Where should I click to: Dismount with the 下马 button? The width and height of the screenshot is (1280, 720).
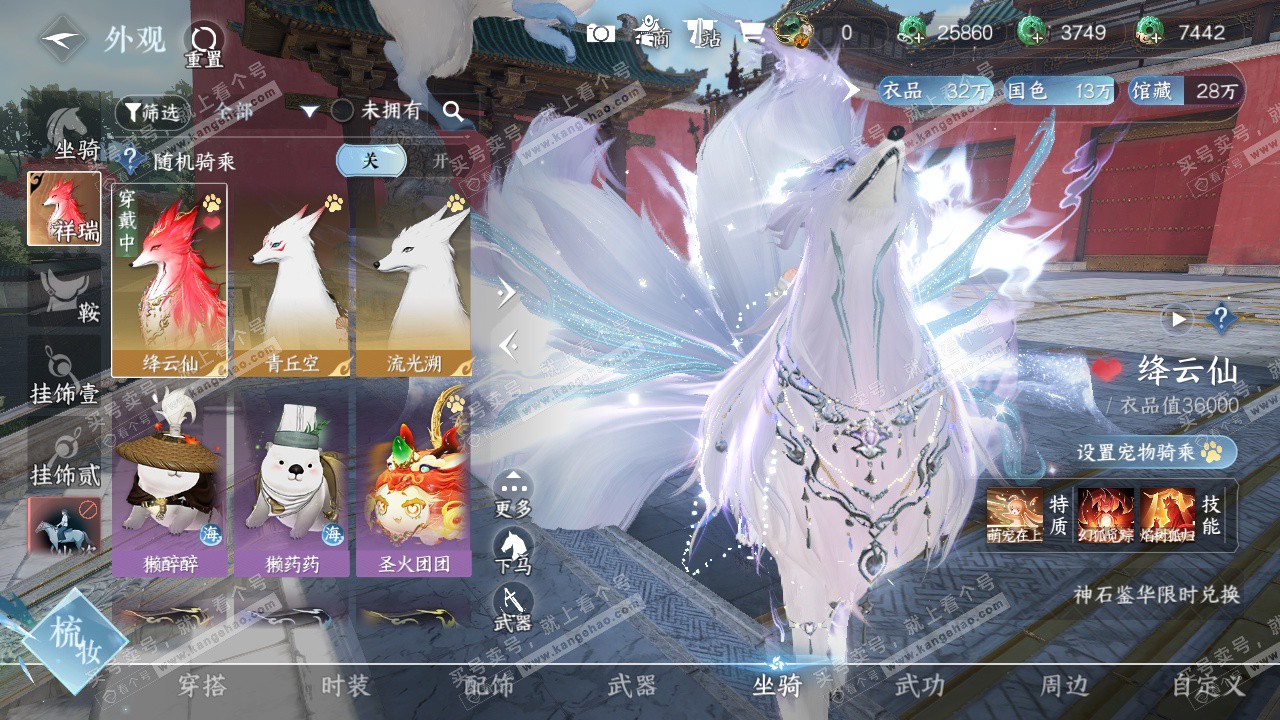coord(513,550)
